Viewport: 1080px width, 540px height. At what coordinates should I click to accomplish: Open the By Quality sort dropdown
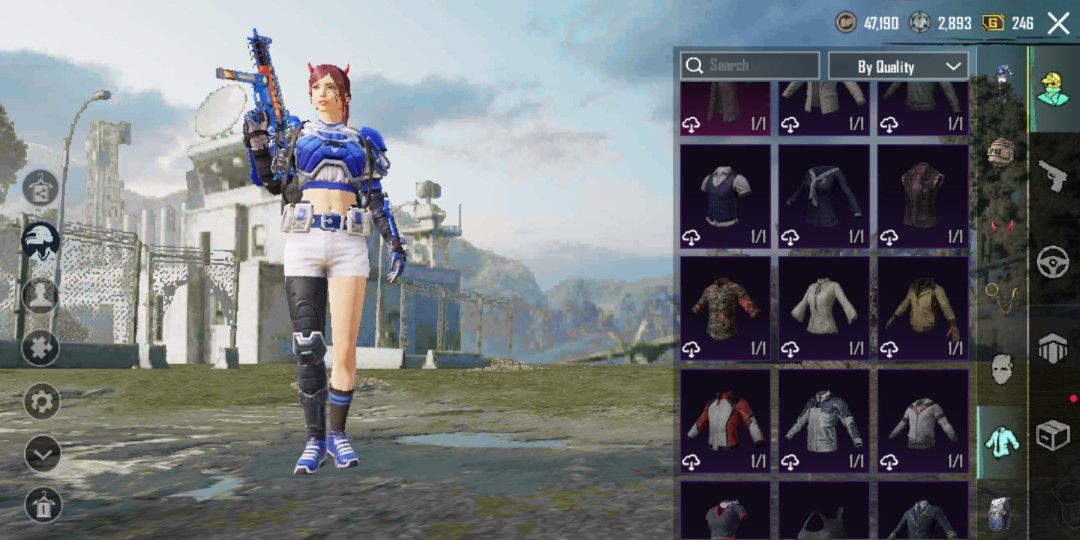pos(898,66)
